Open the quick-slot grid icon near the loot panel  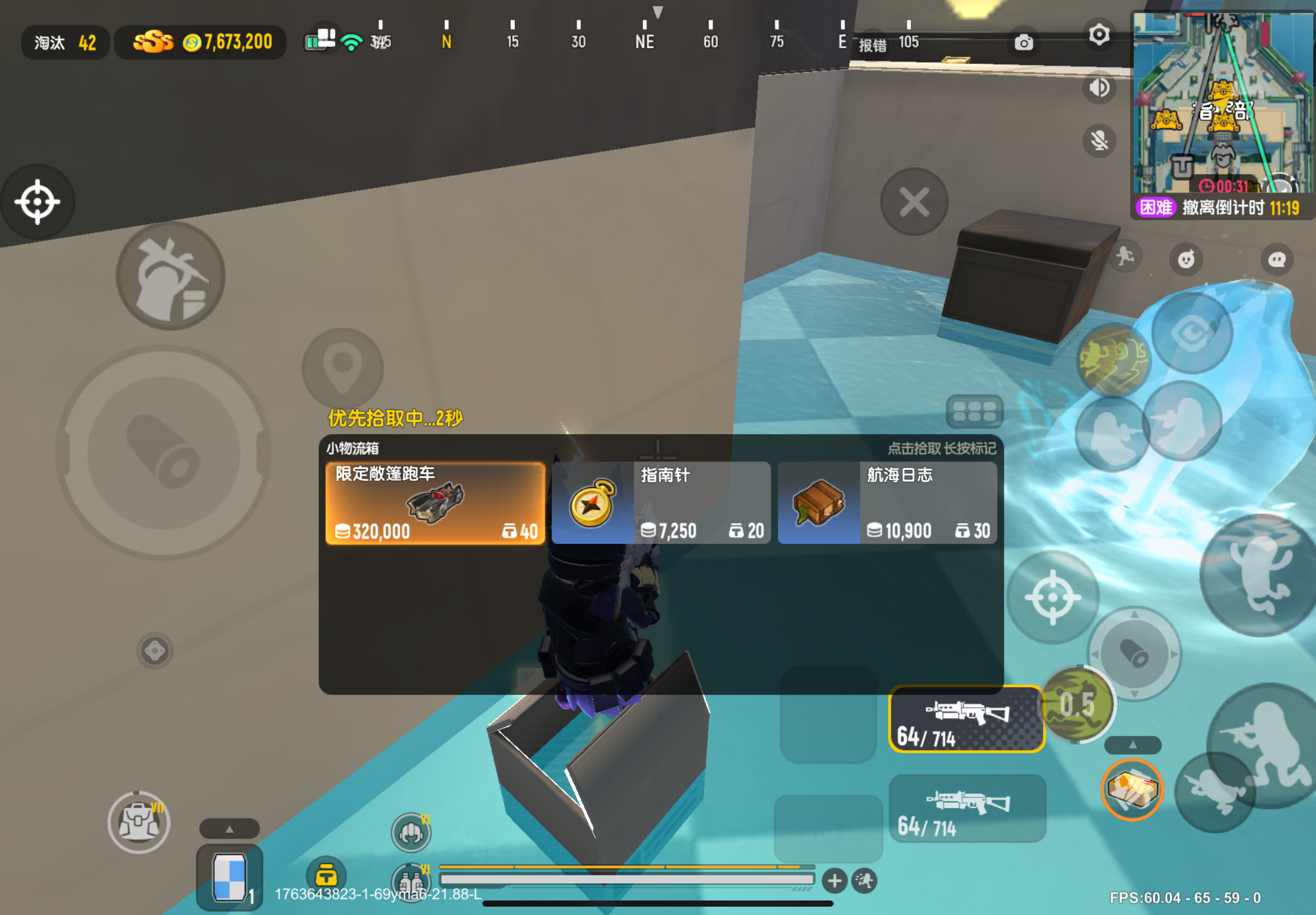tap(974, 411)
